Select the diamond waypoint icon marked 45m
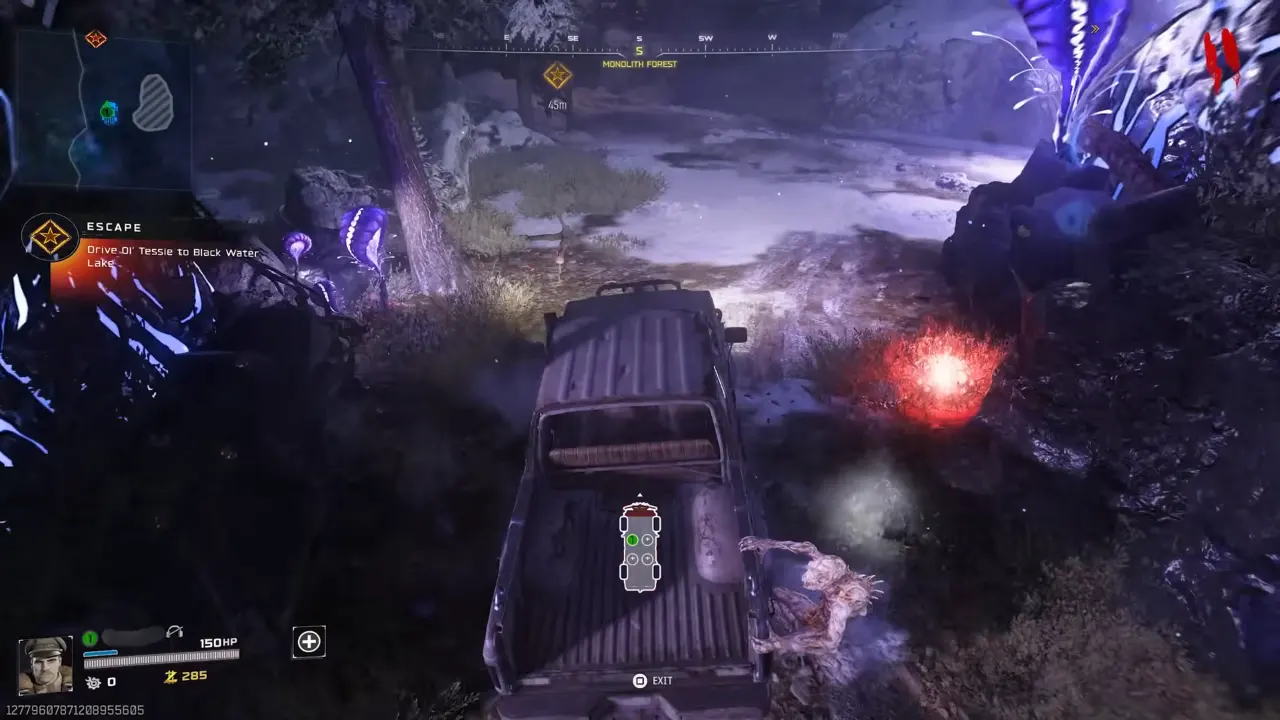This screenshot has width=1280, height=720. 556,75
